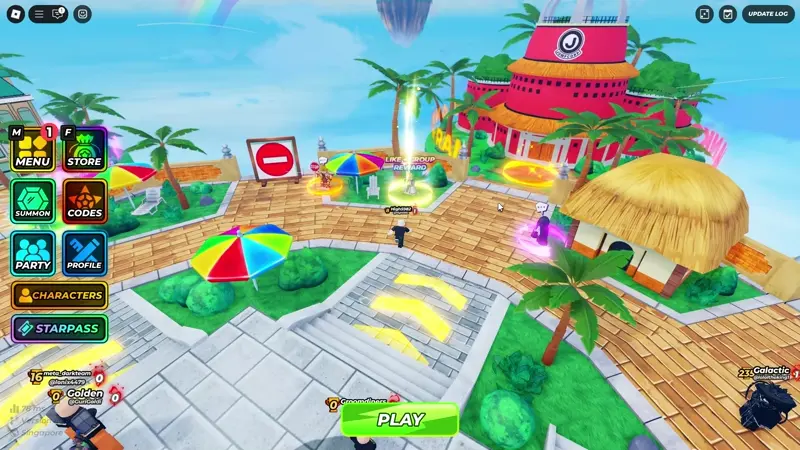
Task: Open the STARPASS button
Action: 59,328
